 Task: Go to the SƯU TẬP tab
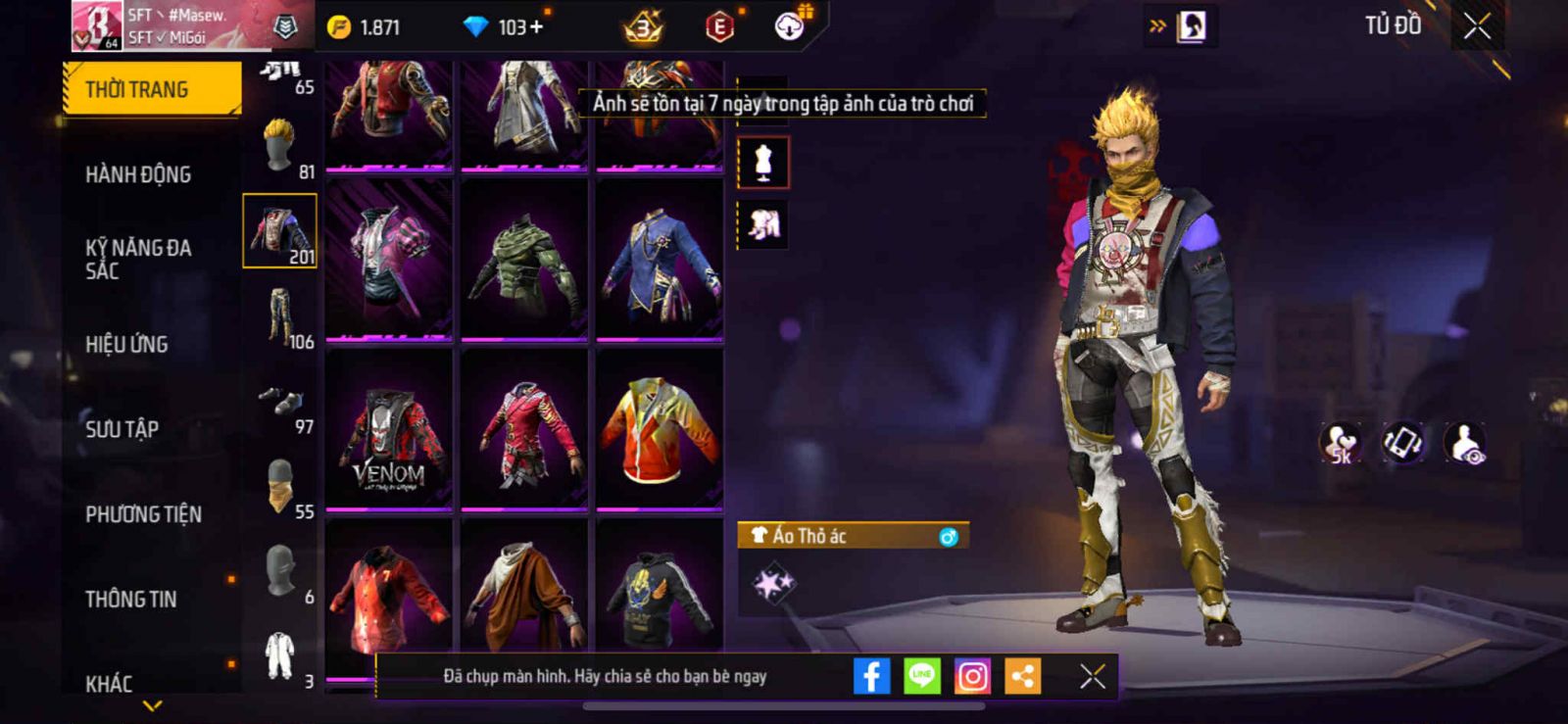click(x=122, y=428)
